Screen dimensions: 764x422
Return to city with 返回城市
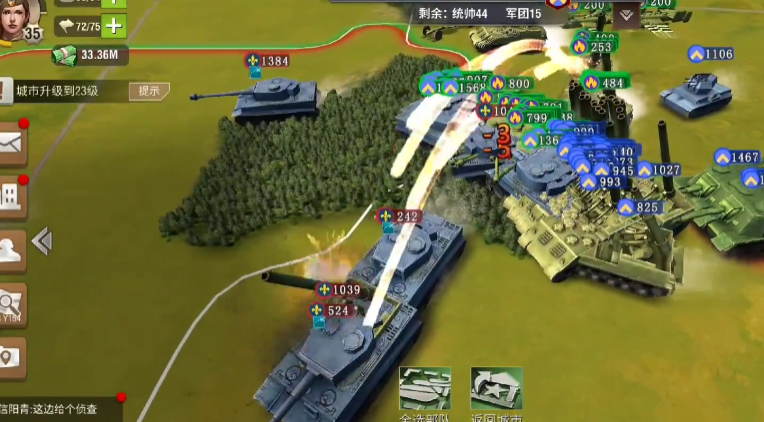(497, 393)
